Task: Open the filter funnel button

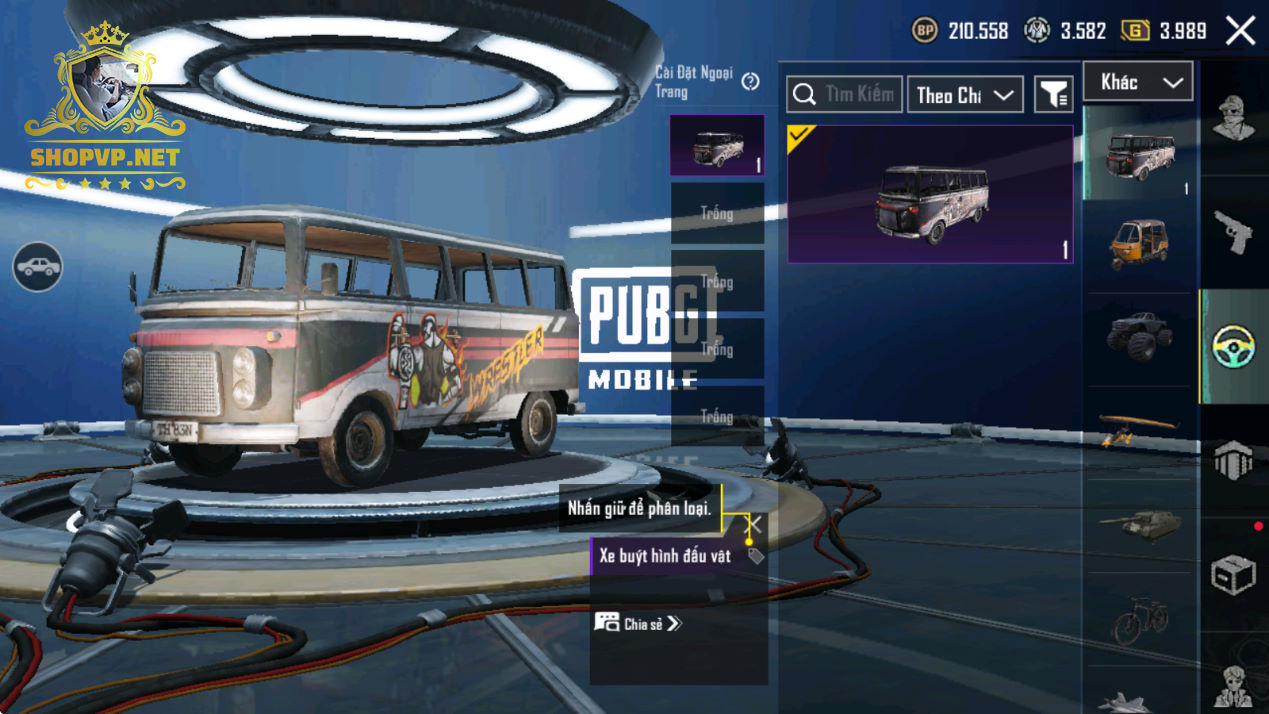Action: tap(1053, 95)
